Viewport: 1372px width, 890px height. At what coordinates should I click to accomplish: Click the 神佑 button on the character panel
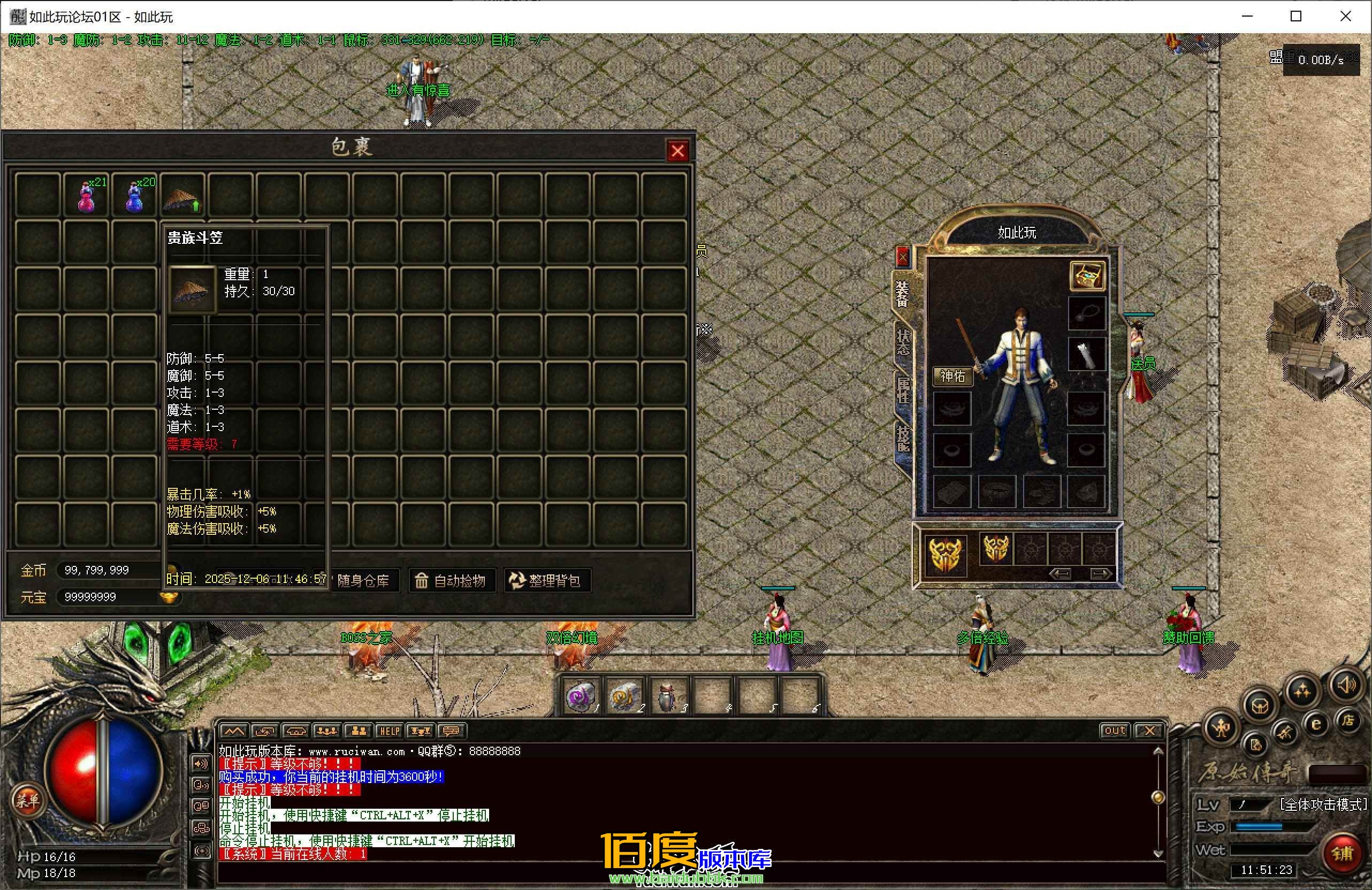tap(952, 375)
